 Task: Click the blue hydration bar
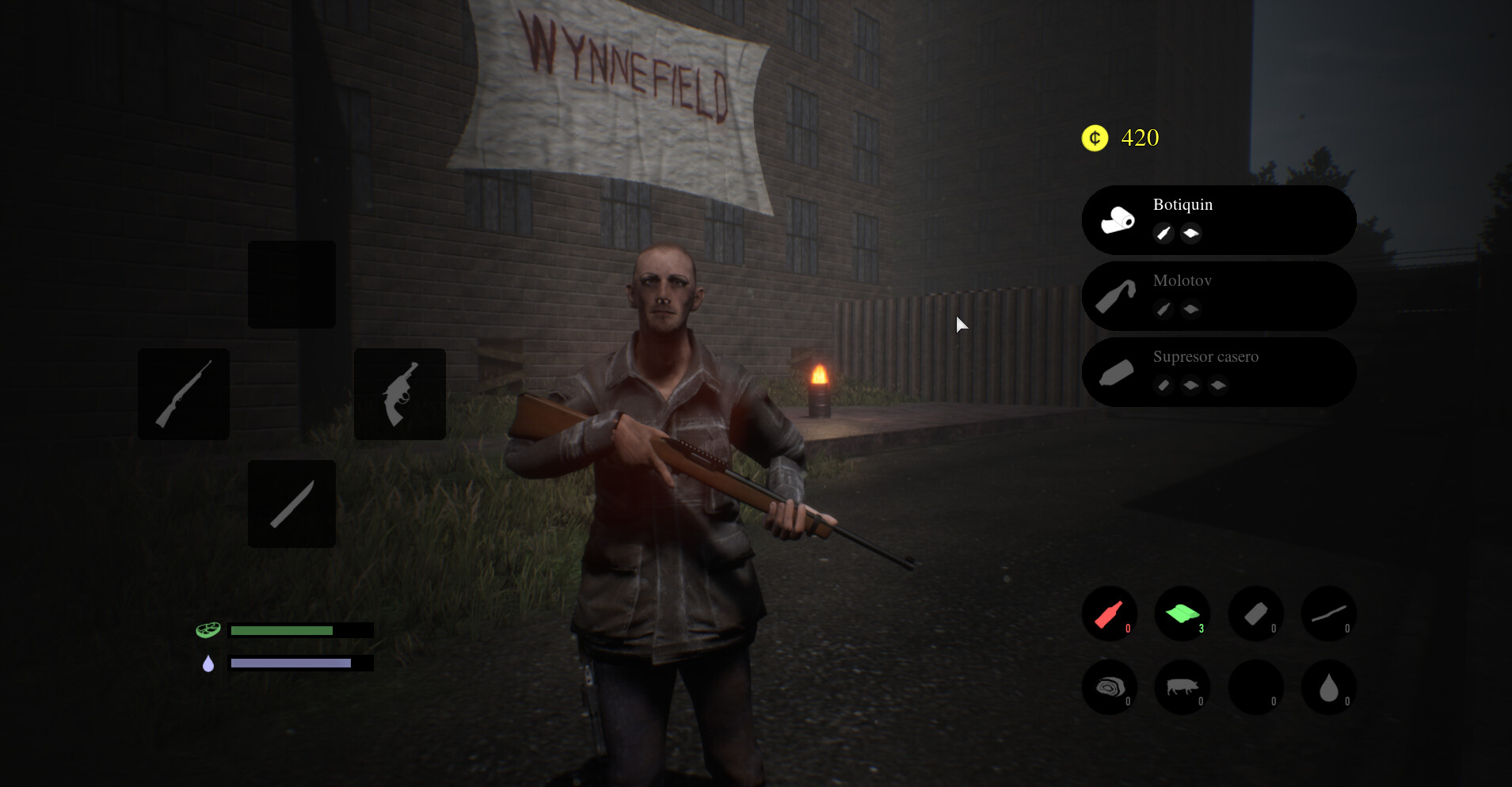[289, 663]
